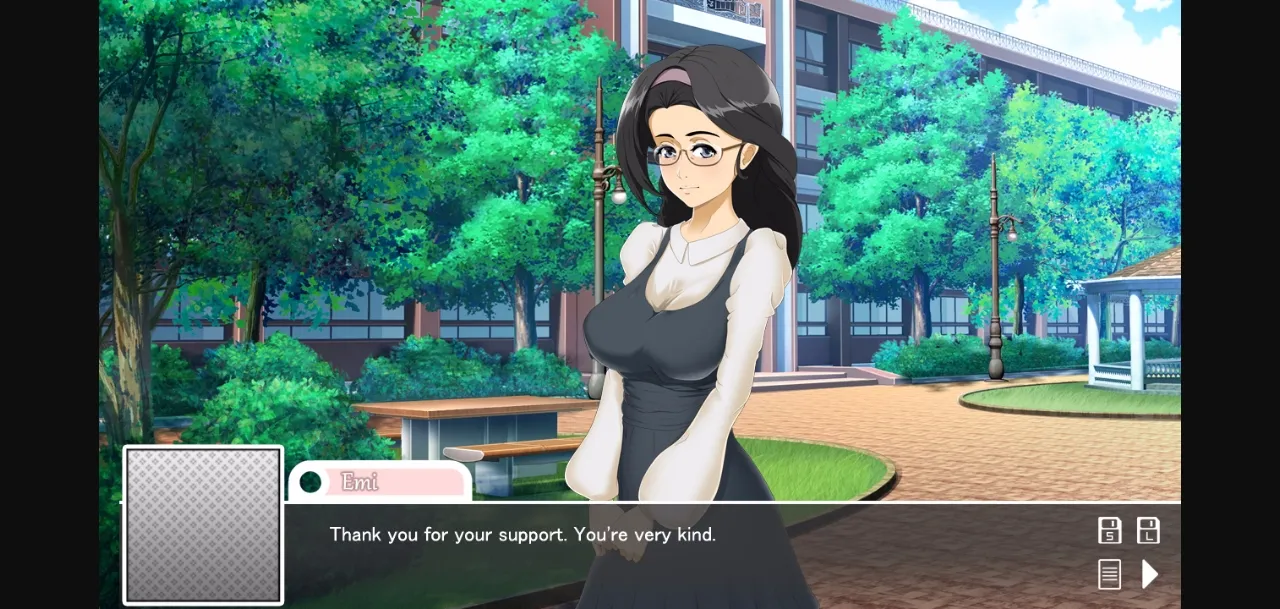Open the dialogue log page icon
Viewport: 1280px width, 609px height.
[x=1109, y=574]
